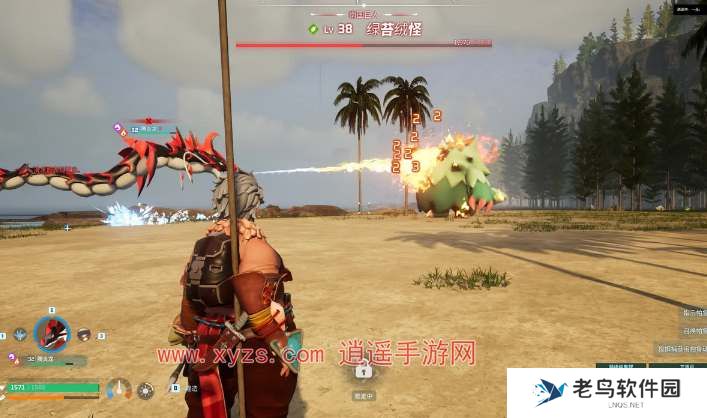Image resolution: width=707 pixels, height=418 pixels.
Task: Open the www.xyzs.com watermark link
Action: [240, 355]
